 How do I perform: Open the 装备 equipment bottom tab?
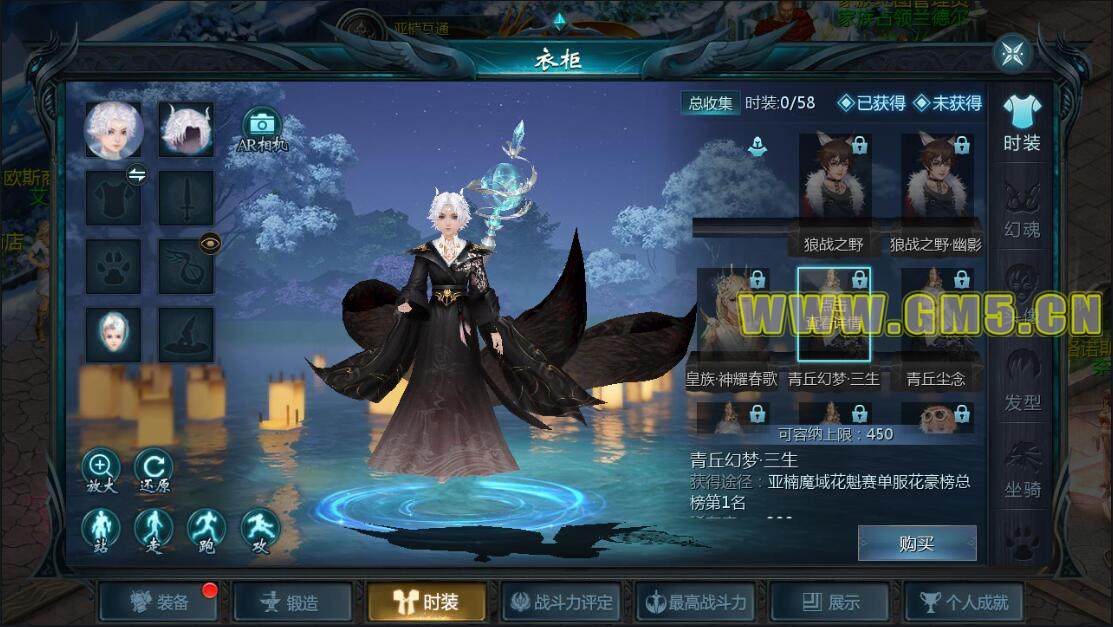[x=160, y=602]
